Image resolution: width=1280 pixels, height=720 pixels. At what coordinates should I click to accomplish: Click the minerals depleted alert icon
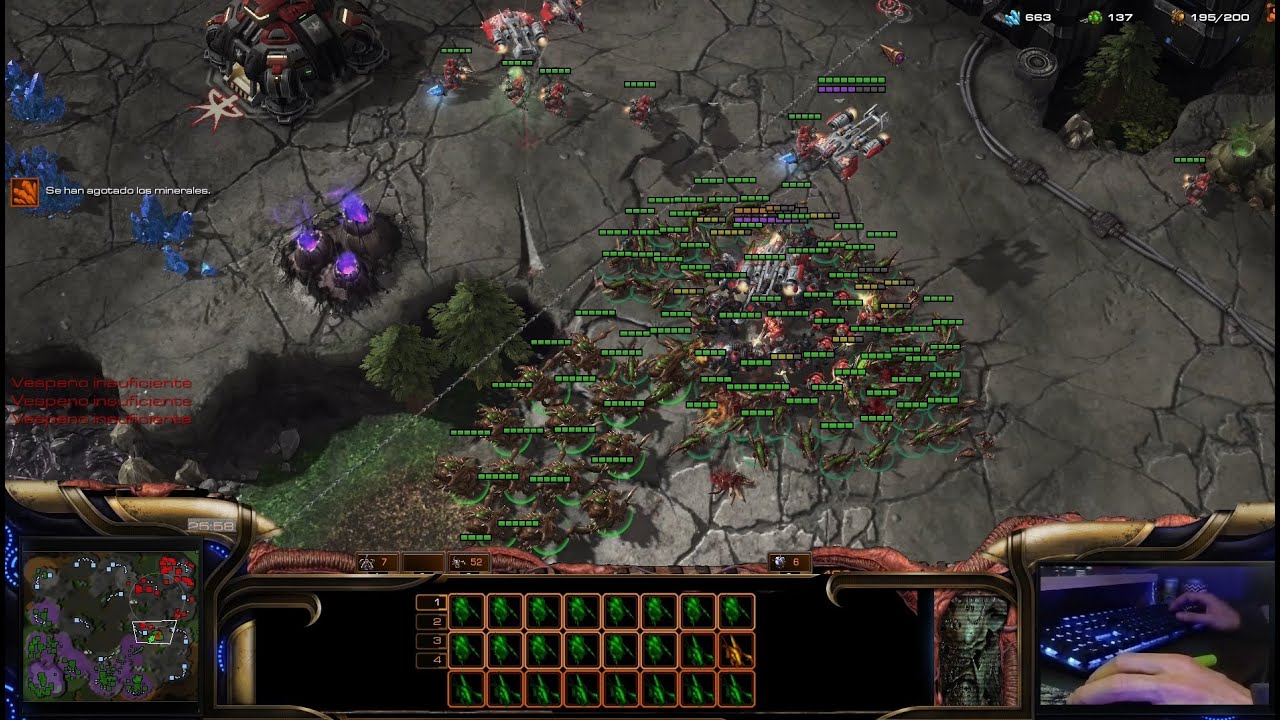point(24,191)
